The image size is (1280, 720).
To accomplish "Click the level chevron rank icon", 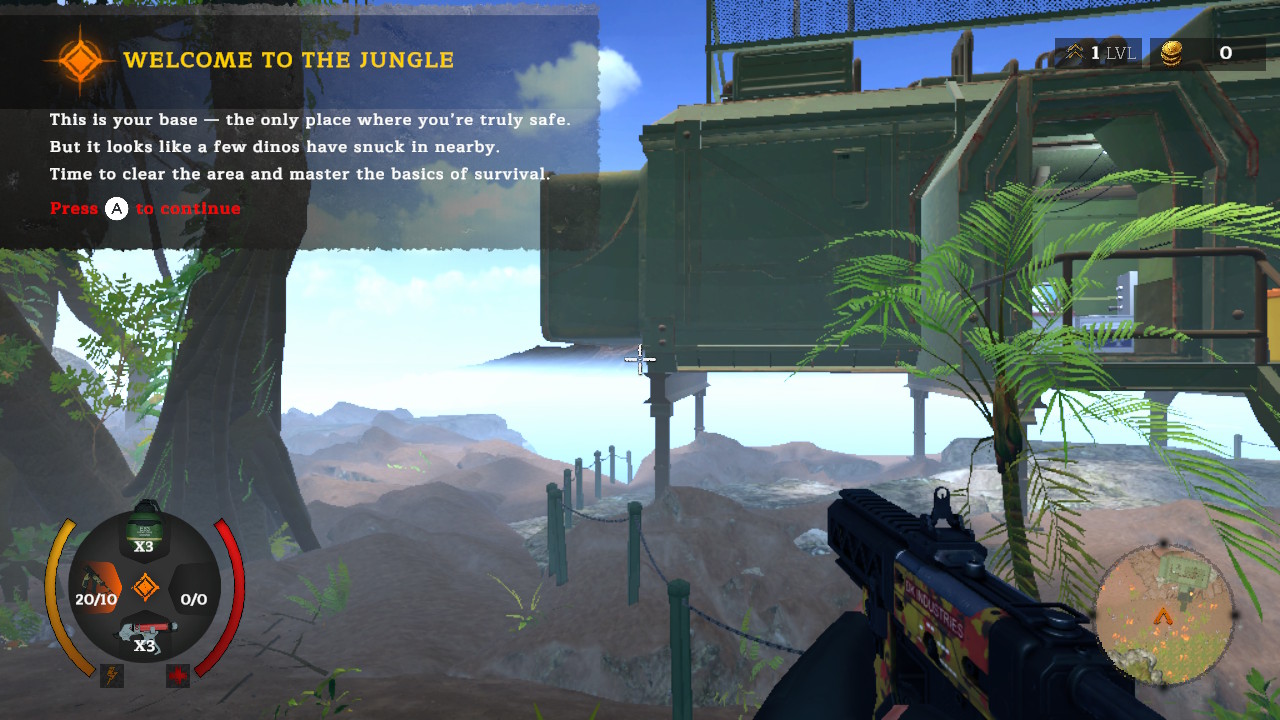I will [x=1075, y=53].
